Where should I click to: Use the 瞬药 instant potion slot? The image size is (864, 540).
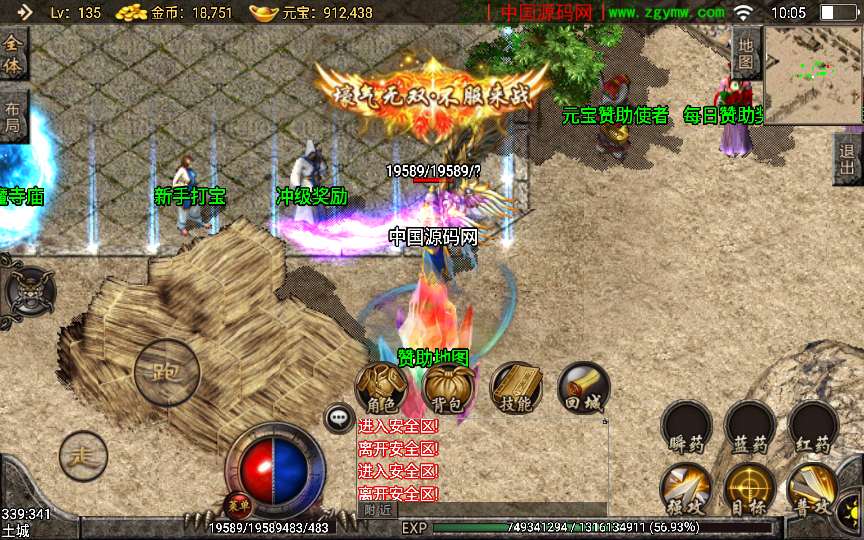click(686, 426)
